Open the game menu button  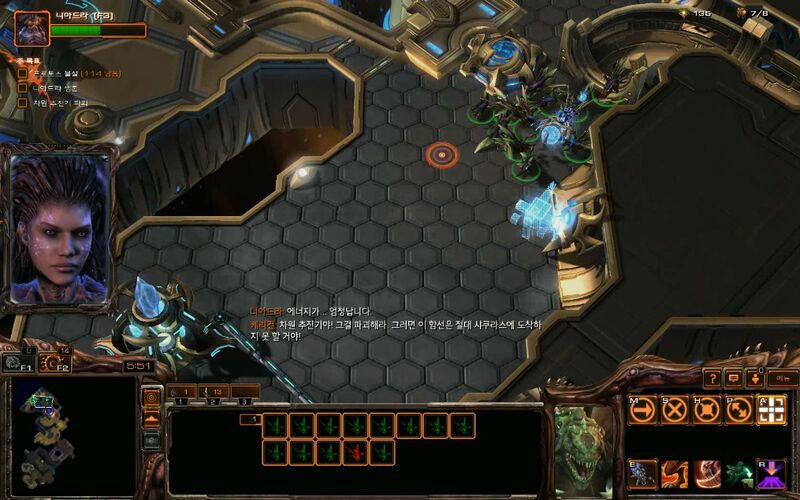pos(781,378)
